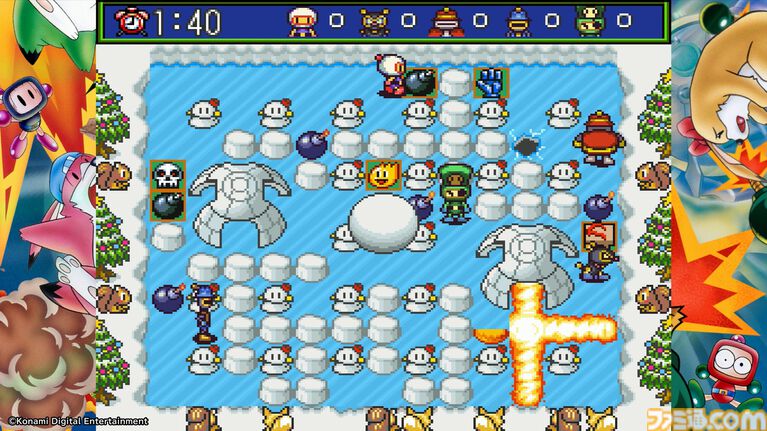Select the brown horned character portrait
Viewport: 767px width, 431px height.
[x=374, y=21]
